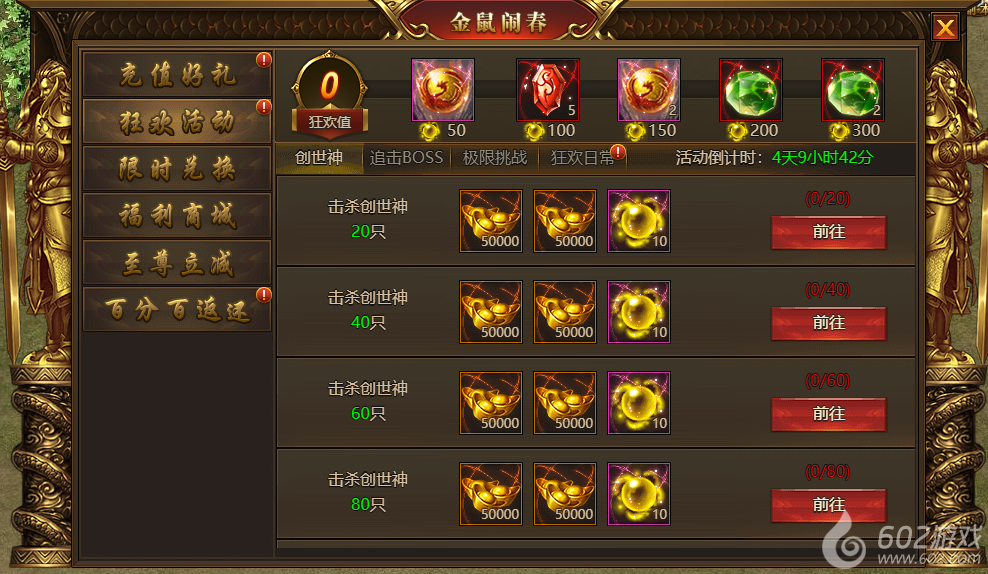Show the 极限挑战 tab
Image resolution: width=988 pixels, height=574 pixels.
(492, 158)
